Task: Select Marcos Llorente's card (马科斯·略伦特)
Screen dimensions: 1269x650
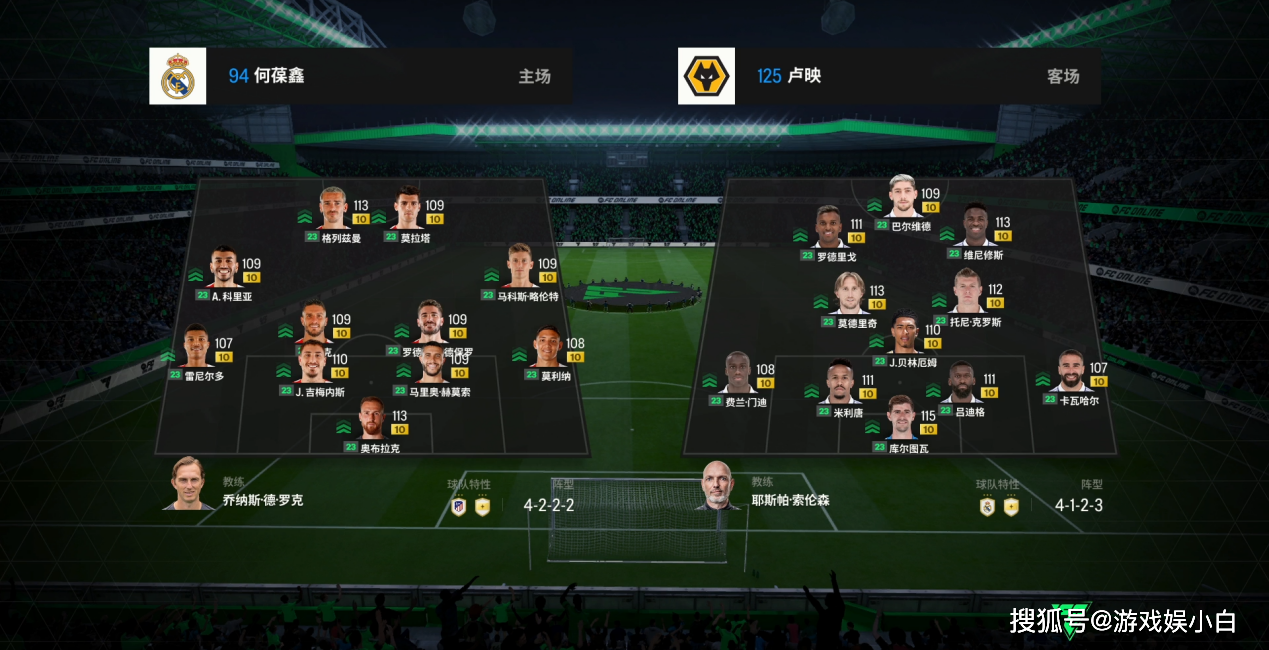Action: (520, 266)
